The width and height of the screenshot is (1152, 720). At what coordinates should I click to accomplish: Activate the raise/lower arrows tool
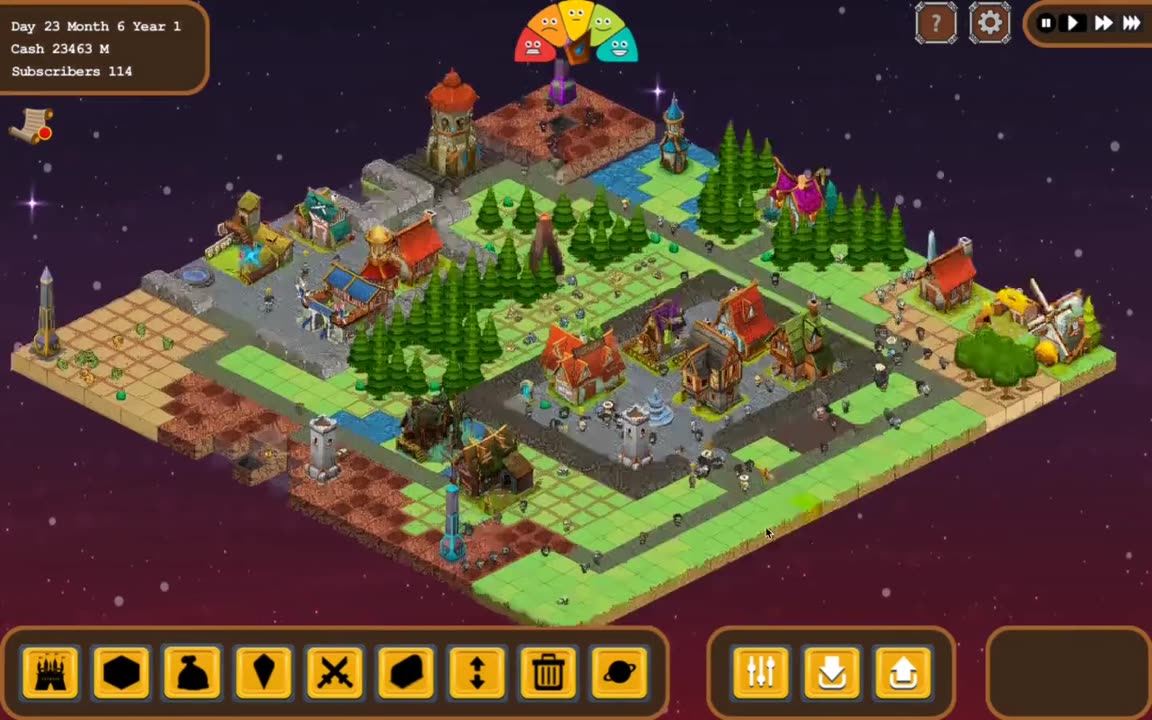477,672
